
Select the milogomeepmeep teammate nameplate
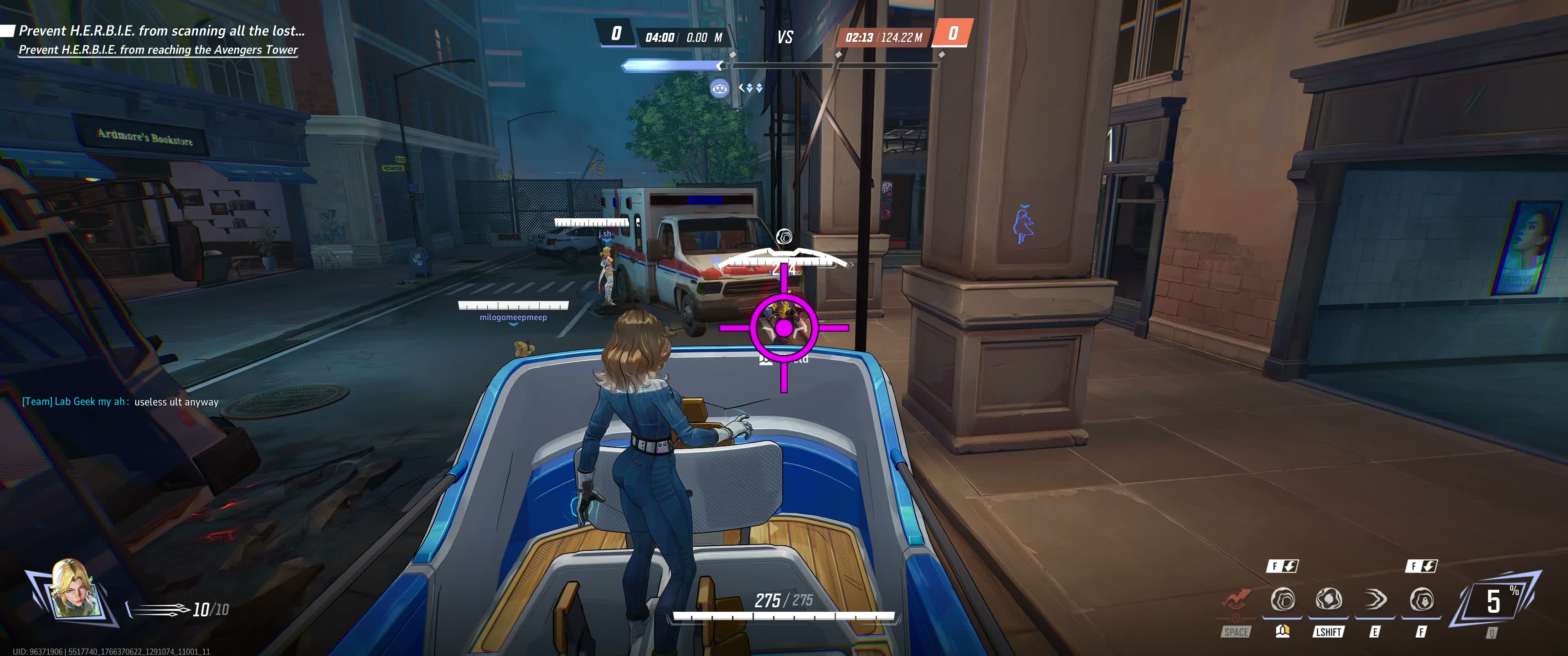(x=513, y=317)
